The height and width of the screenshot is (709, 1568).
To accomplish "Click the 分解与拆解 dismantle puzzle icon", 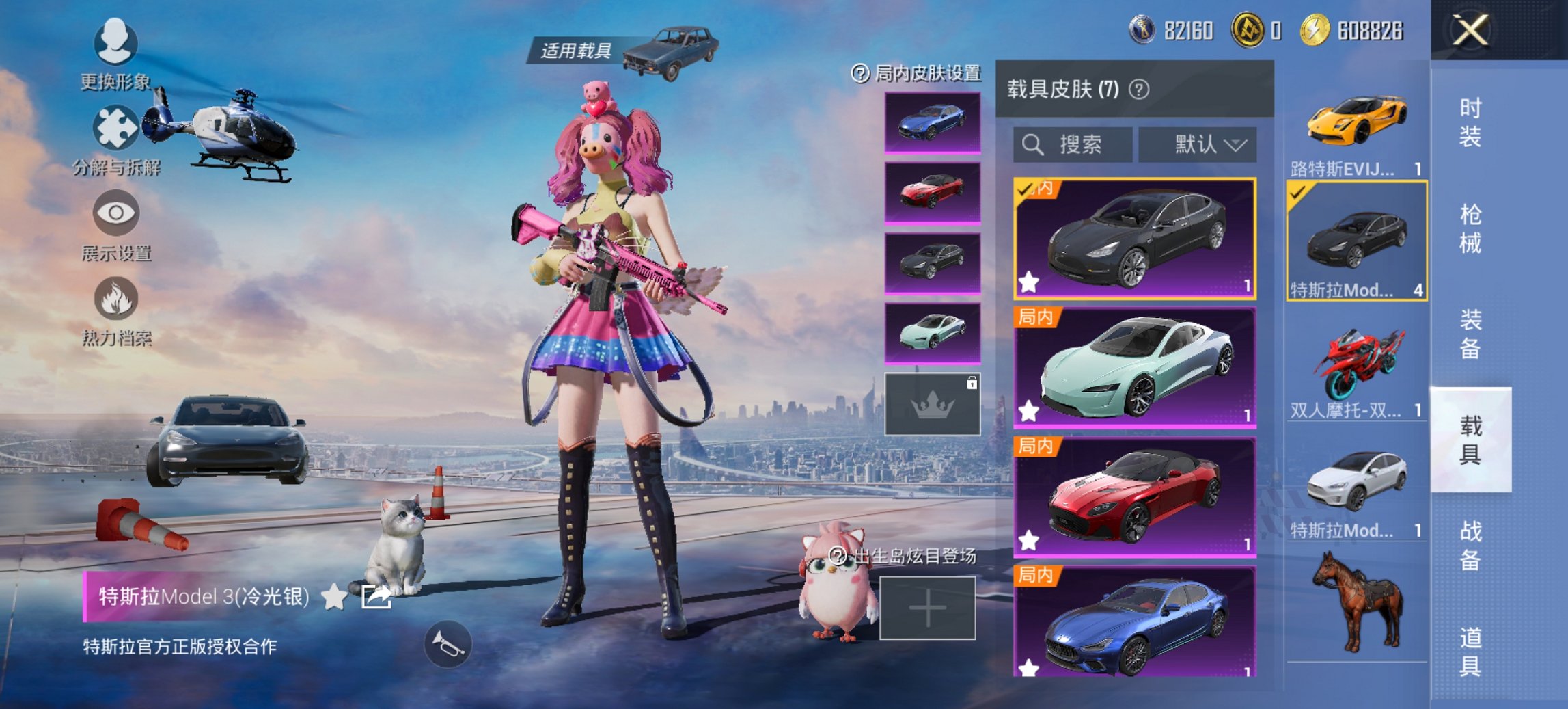I will 116,128.
